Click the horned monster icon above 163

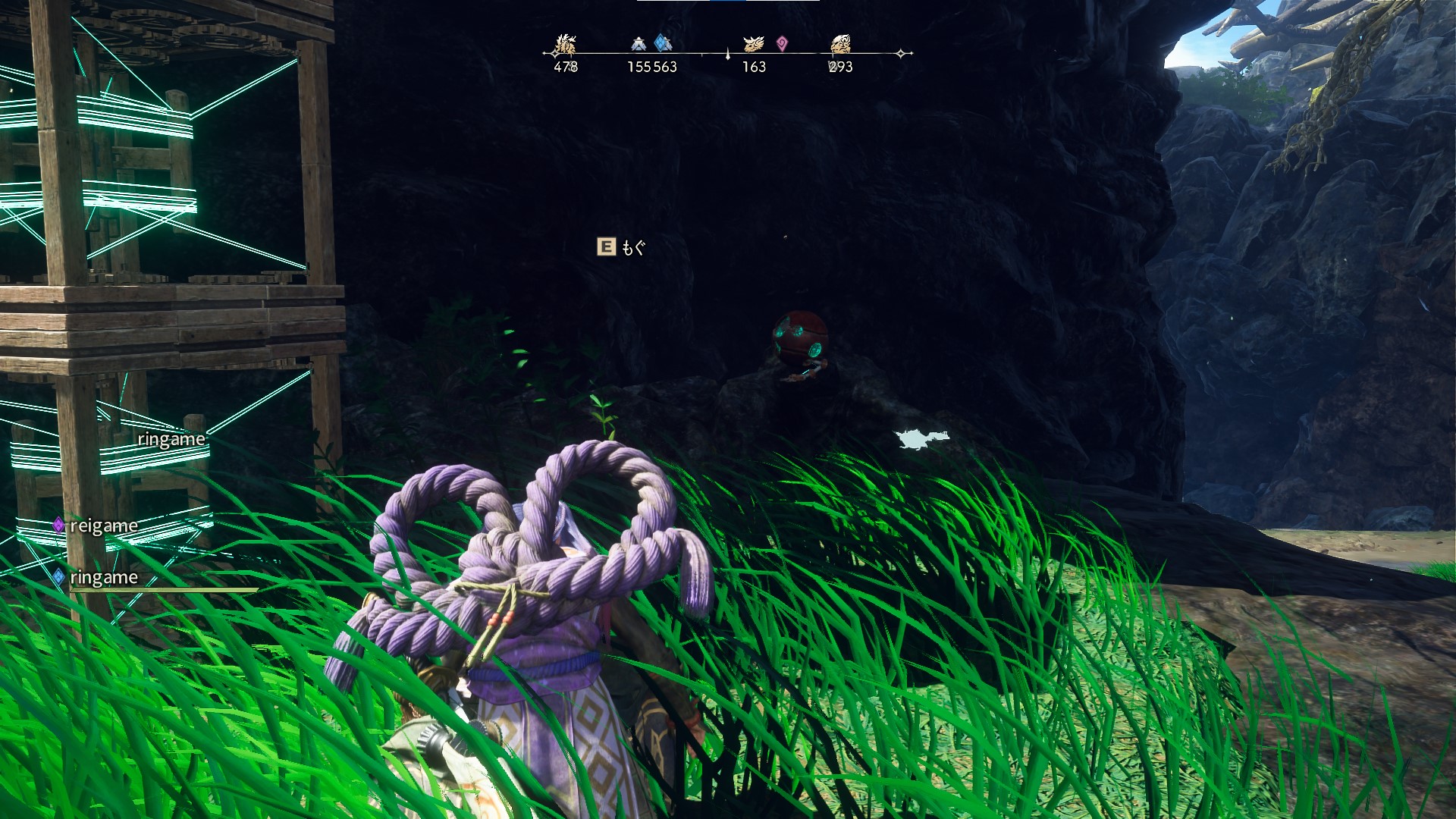[753, 44]
